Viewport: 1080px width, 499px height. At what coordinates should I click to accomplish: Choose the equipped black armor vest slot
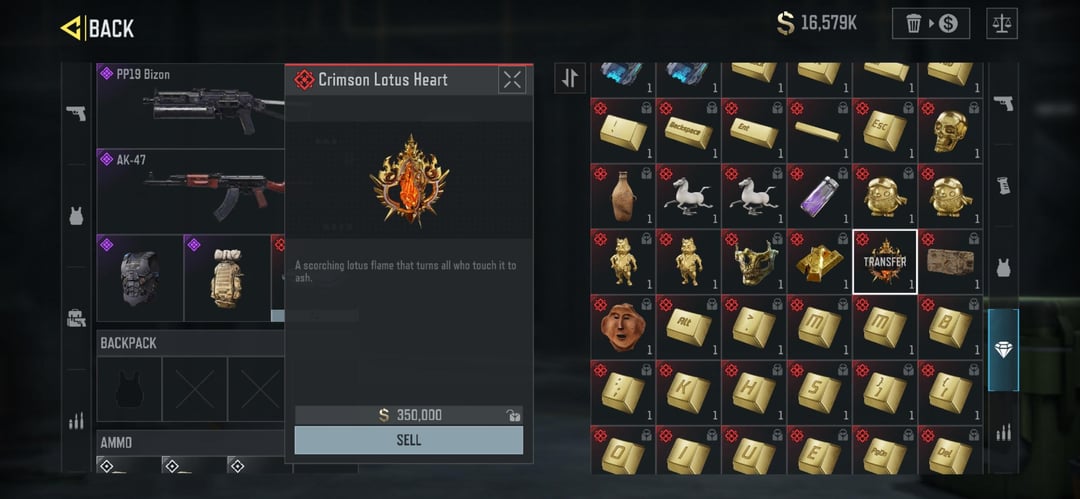click(x=140, y=278)
